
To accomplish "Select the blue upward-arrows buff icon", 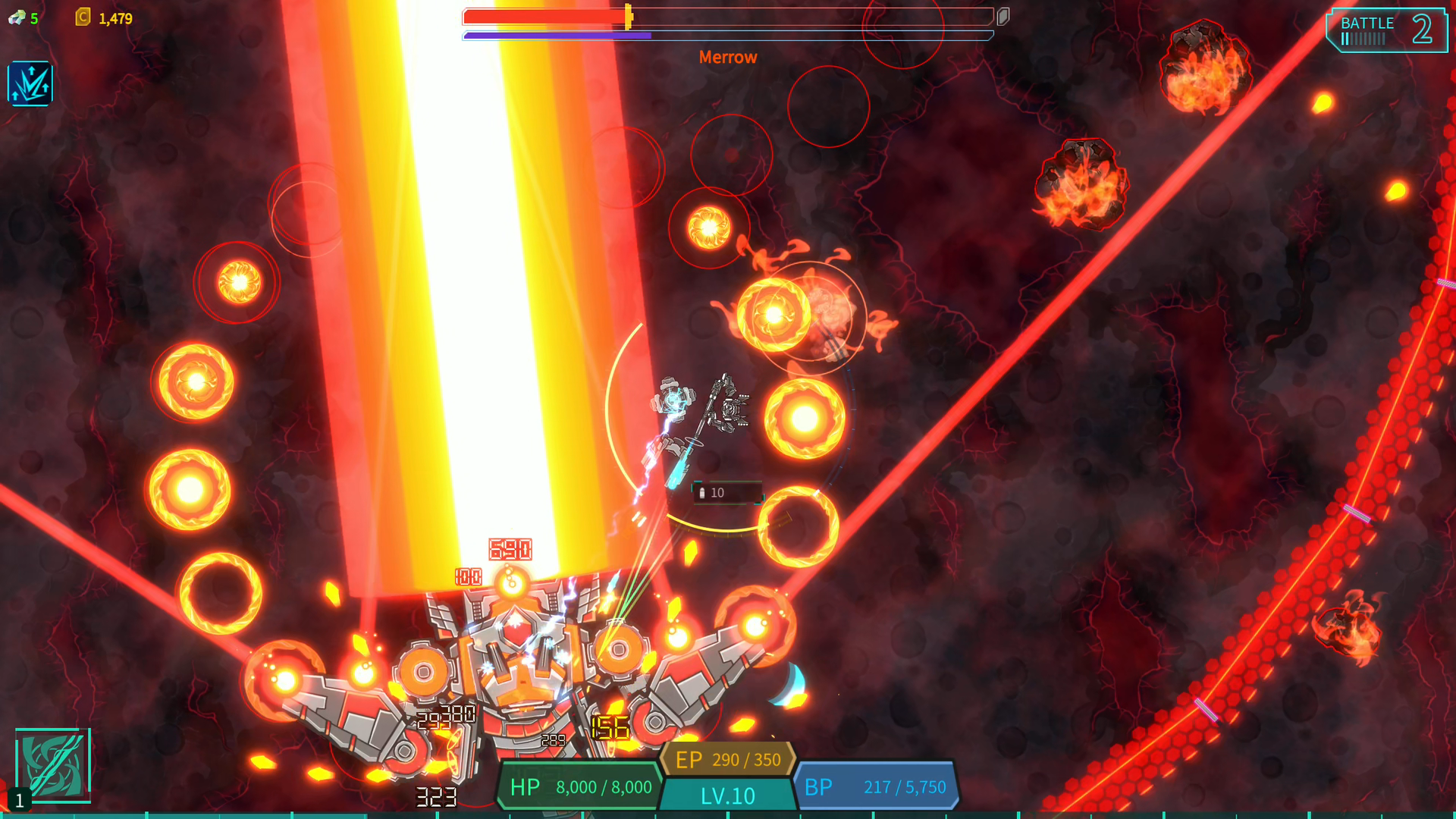I will click(30, 83).
